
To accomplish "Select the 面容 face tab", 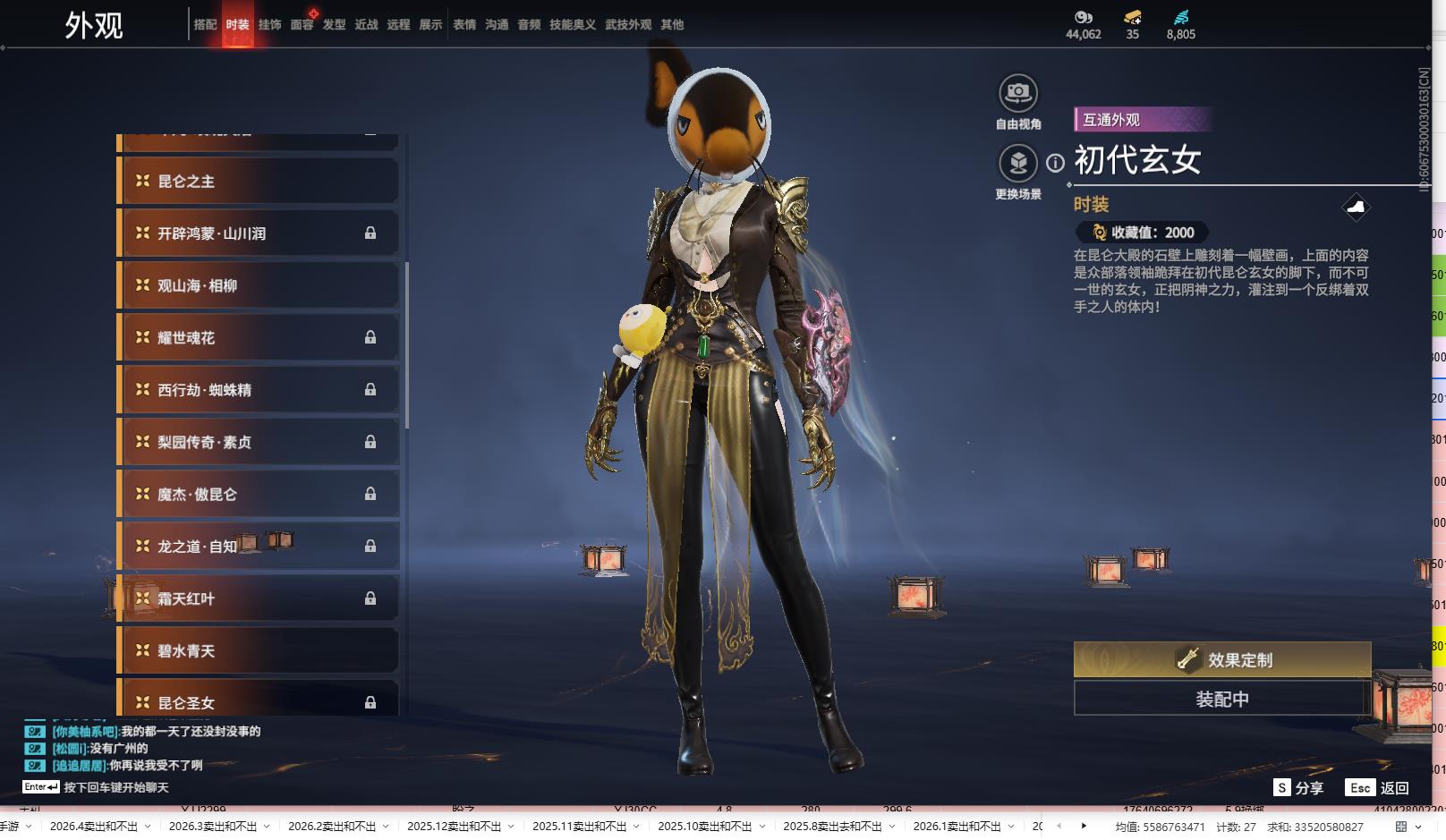I will 302,25.
